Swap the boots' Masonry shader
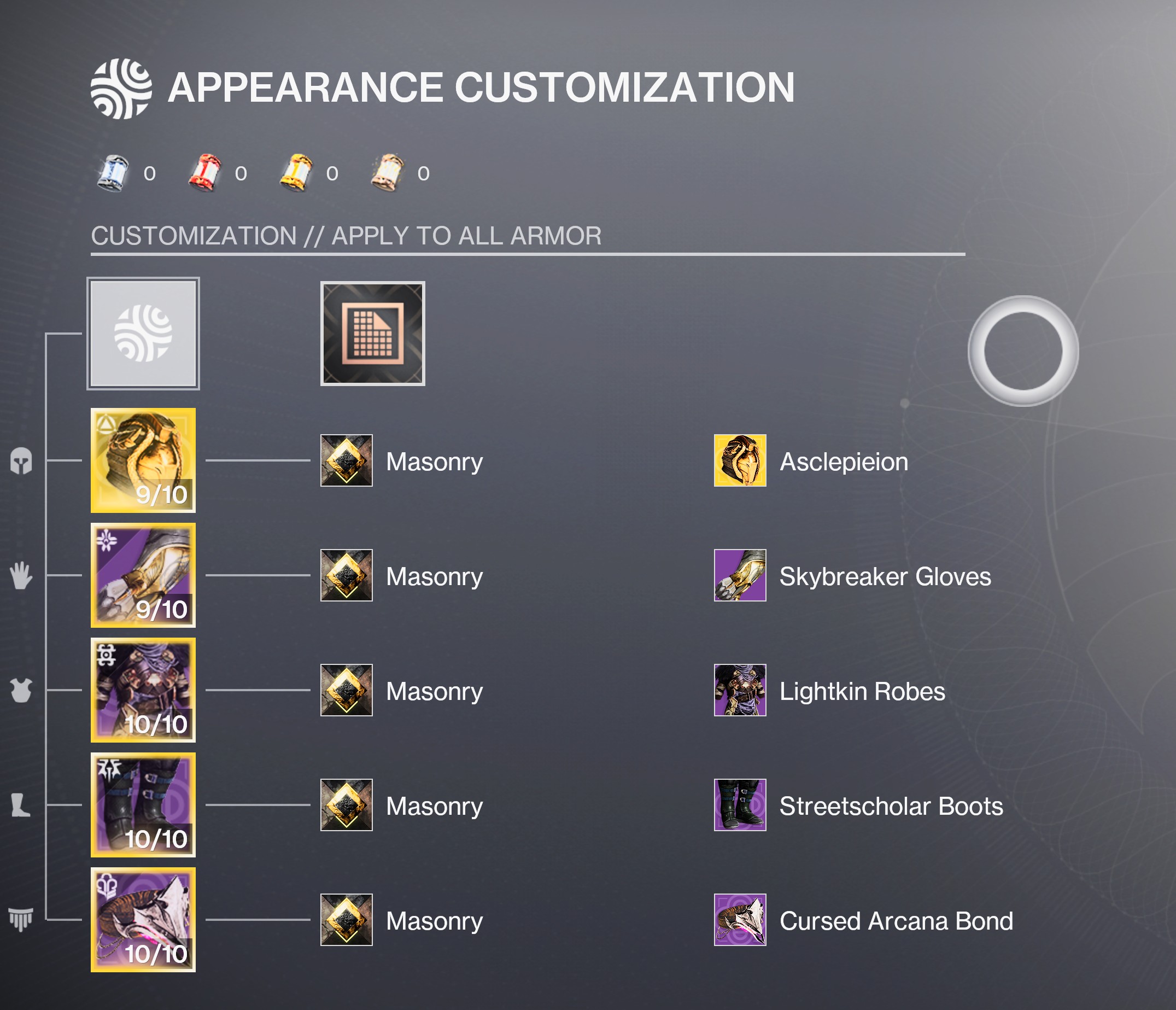Viewport: 1176px width, 1010px height. [346, 804]
